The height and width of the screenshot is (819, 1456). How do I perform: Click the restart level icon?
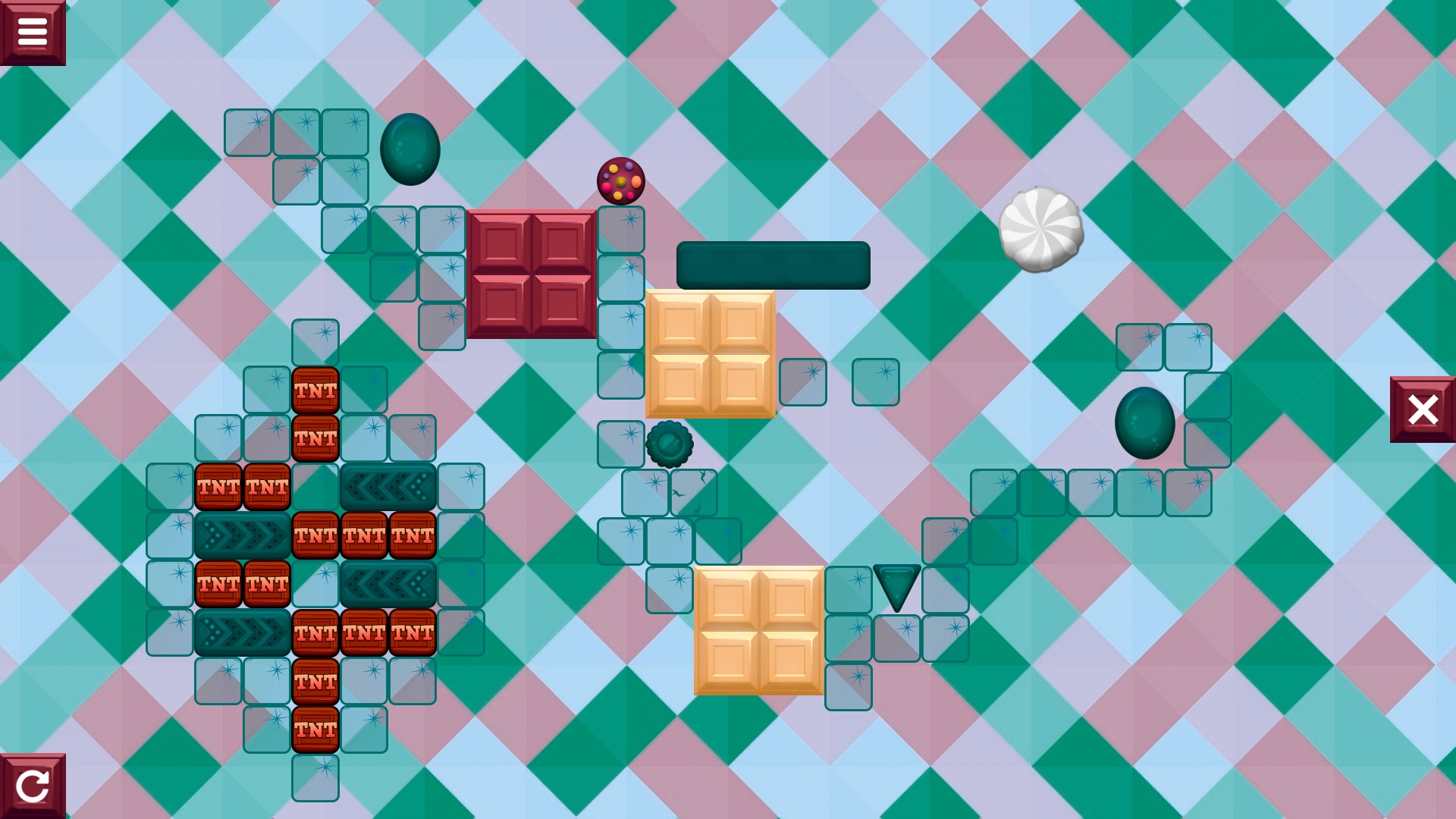pos(33,786)
